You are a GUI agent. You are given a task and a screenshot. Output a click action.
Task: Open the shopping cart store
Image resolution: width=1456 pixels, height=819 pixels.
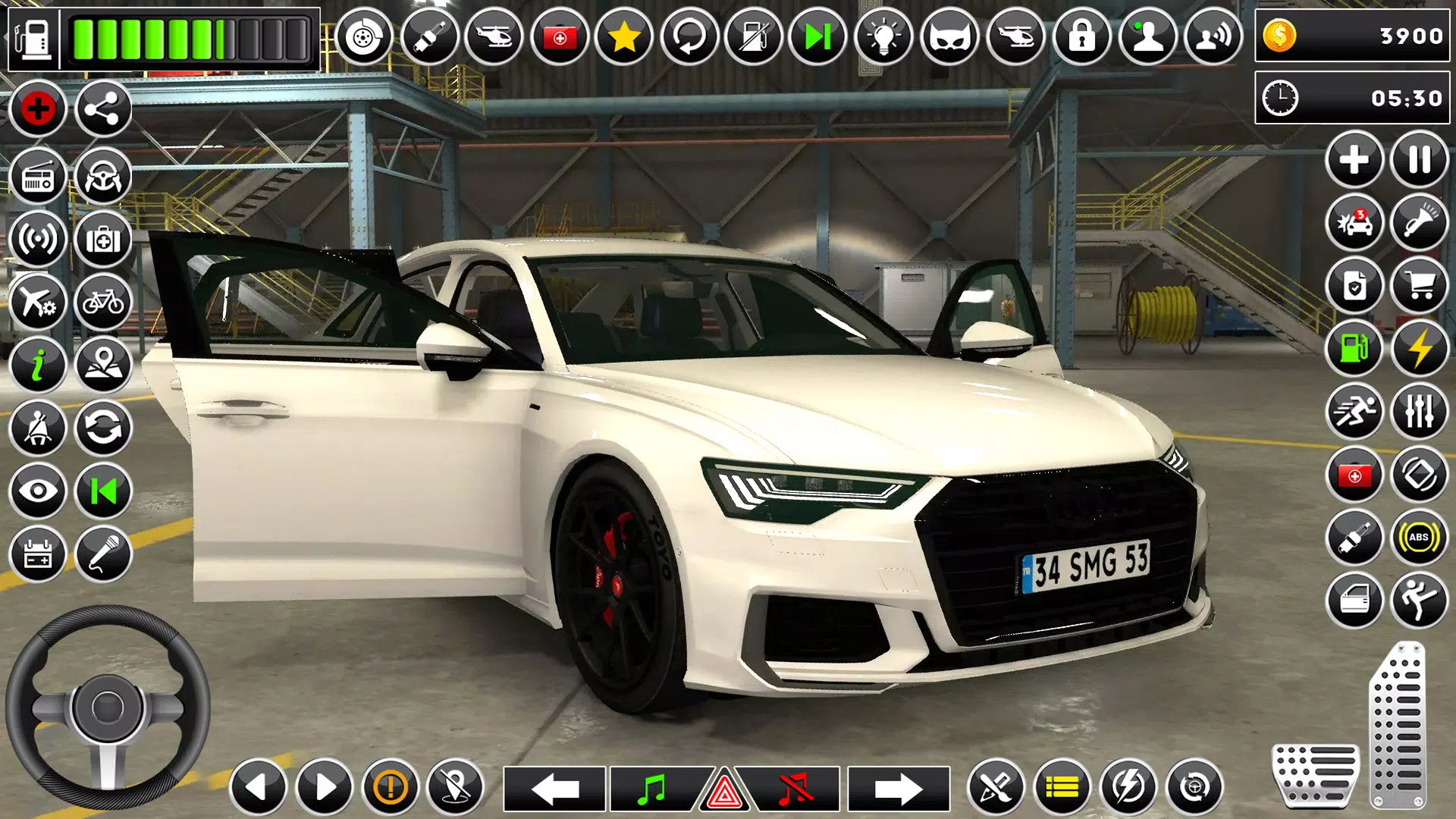click(1419, 286)
